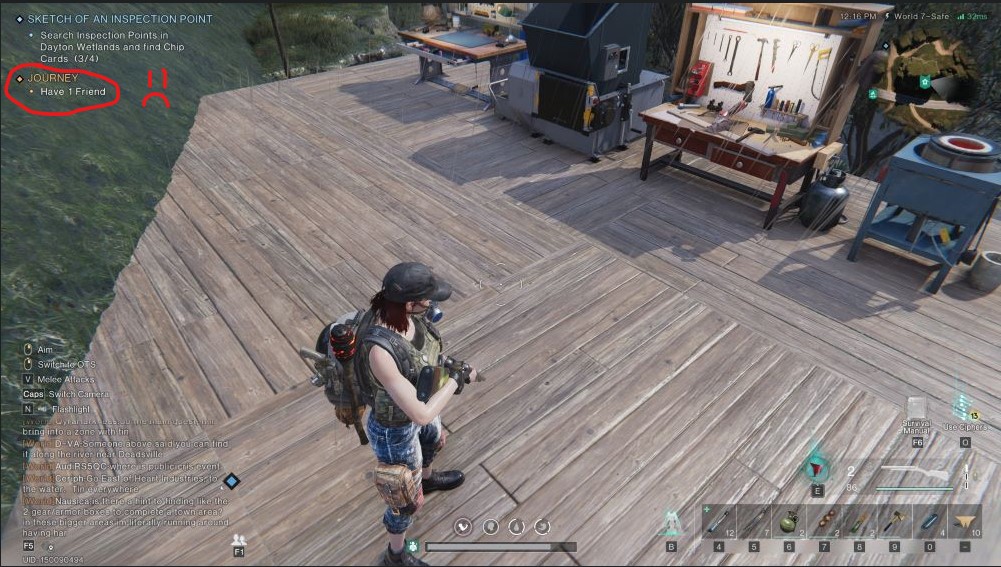Activate the red arrow ability icon
This screenshot has width=1001, height=567.
point(818,468)
